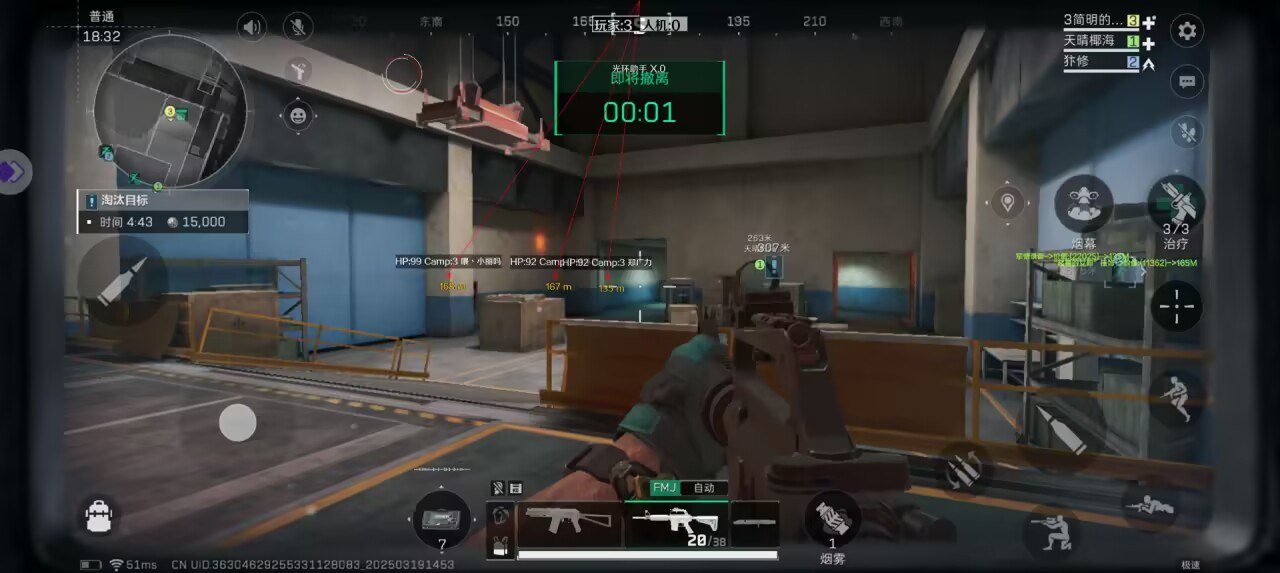
Task: Toggle the 自动 fire mode
Action: 704,488
